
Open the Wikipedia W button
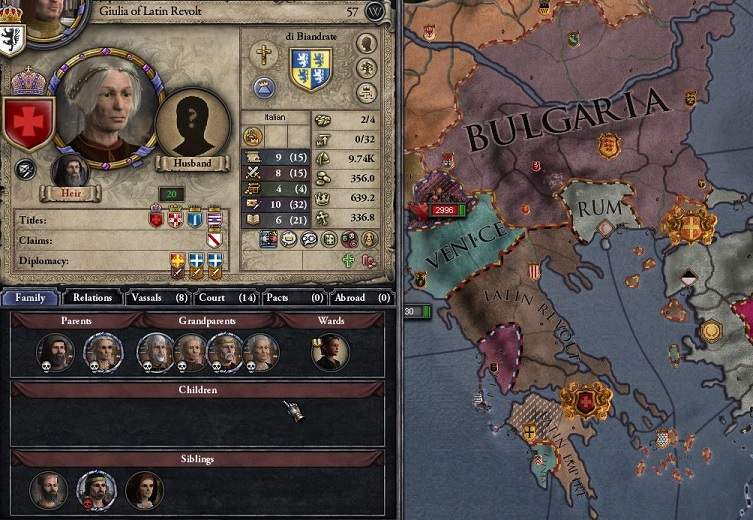pos(375,11)
